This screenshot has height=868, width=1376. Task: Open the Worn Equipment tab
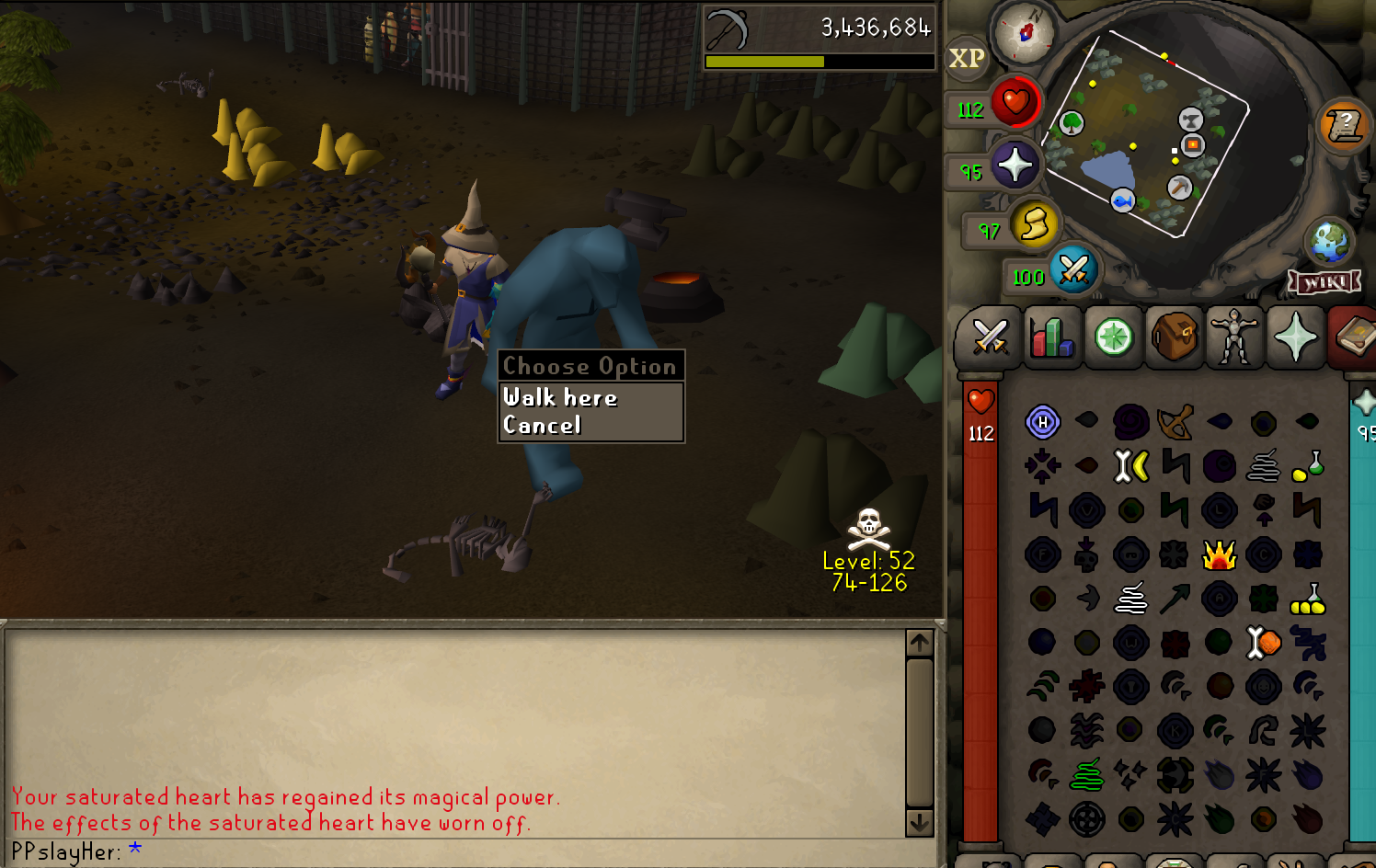[1235, 337]
